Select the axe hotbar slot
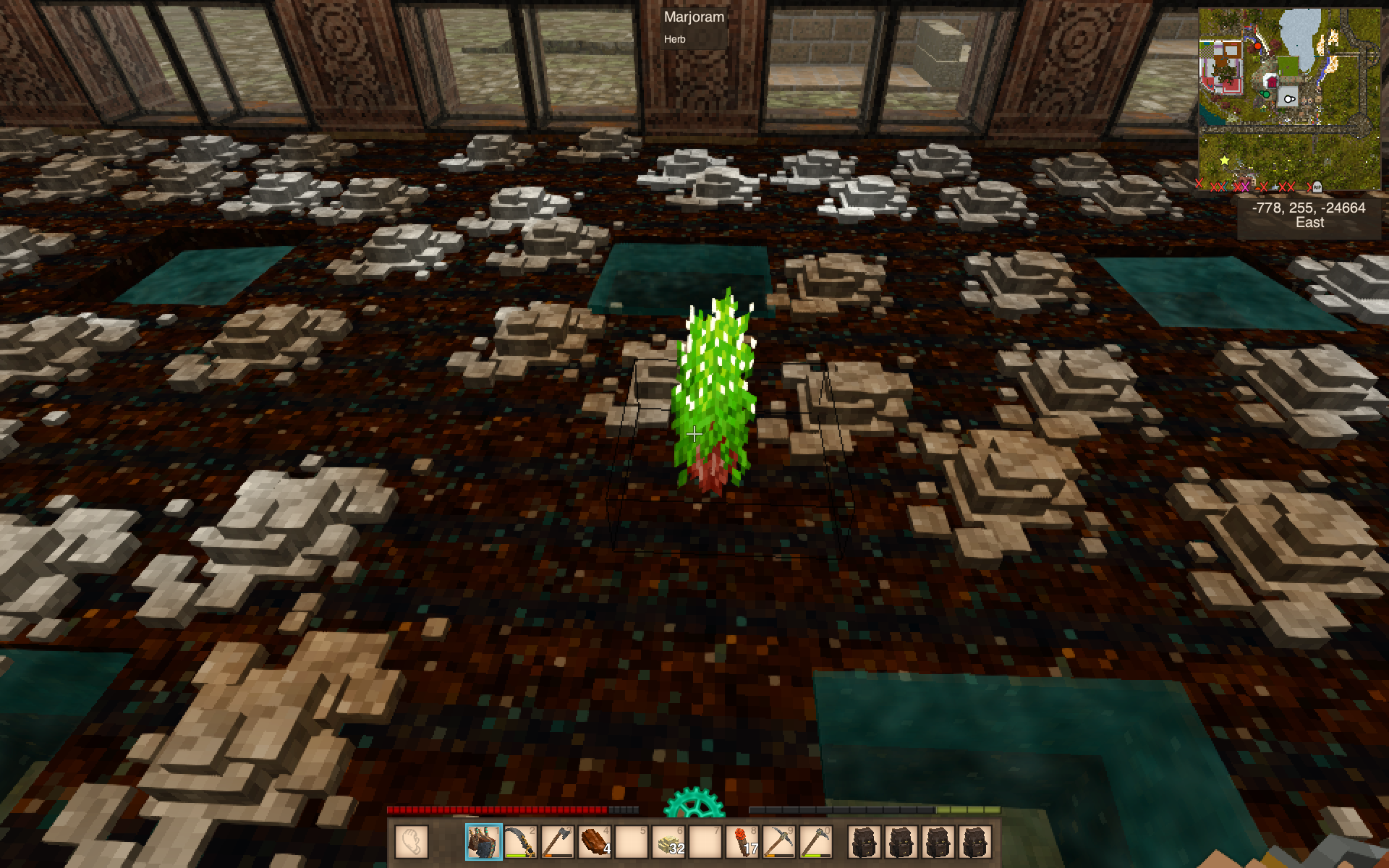The image size is (1389, 868). pyautogui.click(x=557, y=842)
